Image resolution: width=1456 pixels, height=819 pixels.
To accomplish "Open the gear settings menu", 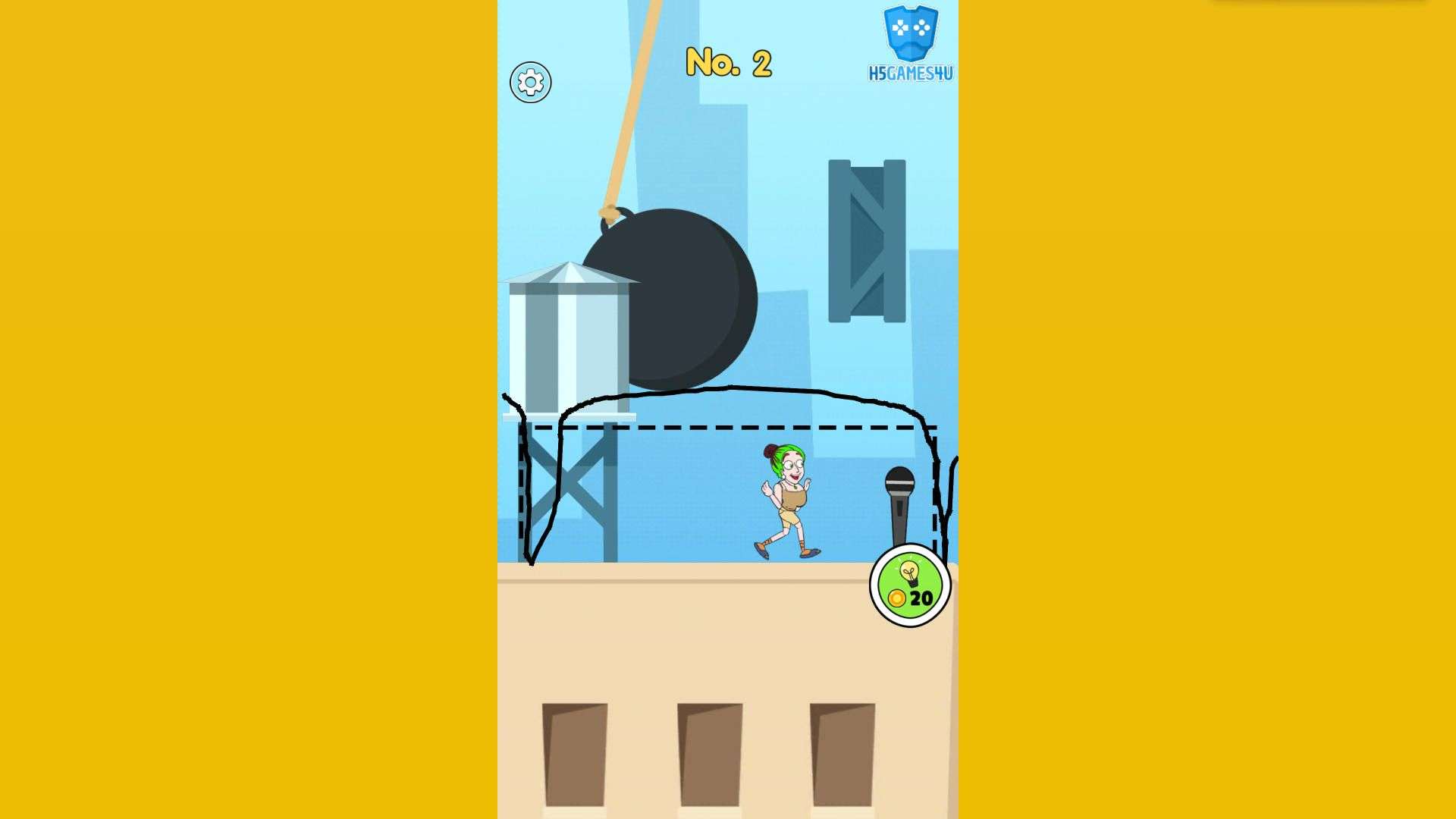I will tap(530, 83).
